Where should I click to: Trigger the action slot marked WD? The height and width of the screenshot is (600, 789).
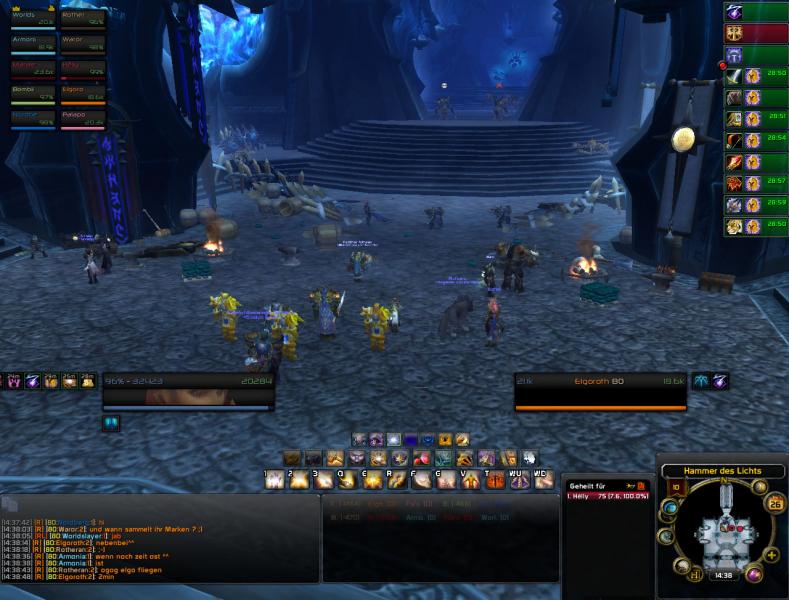tap(543, 481)
